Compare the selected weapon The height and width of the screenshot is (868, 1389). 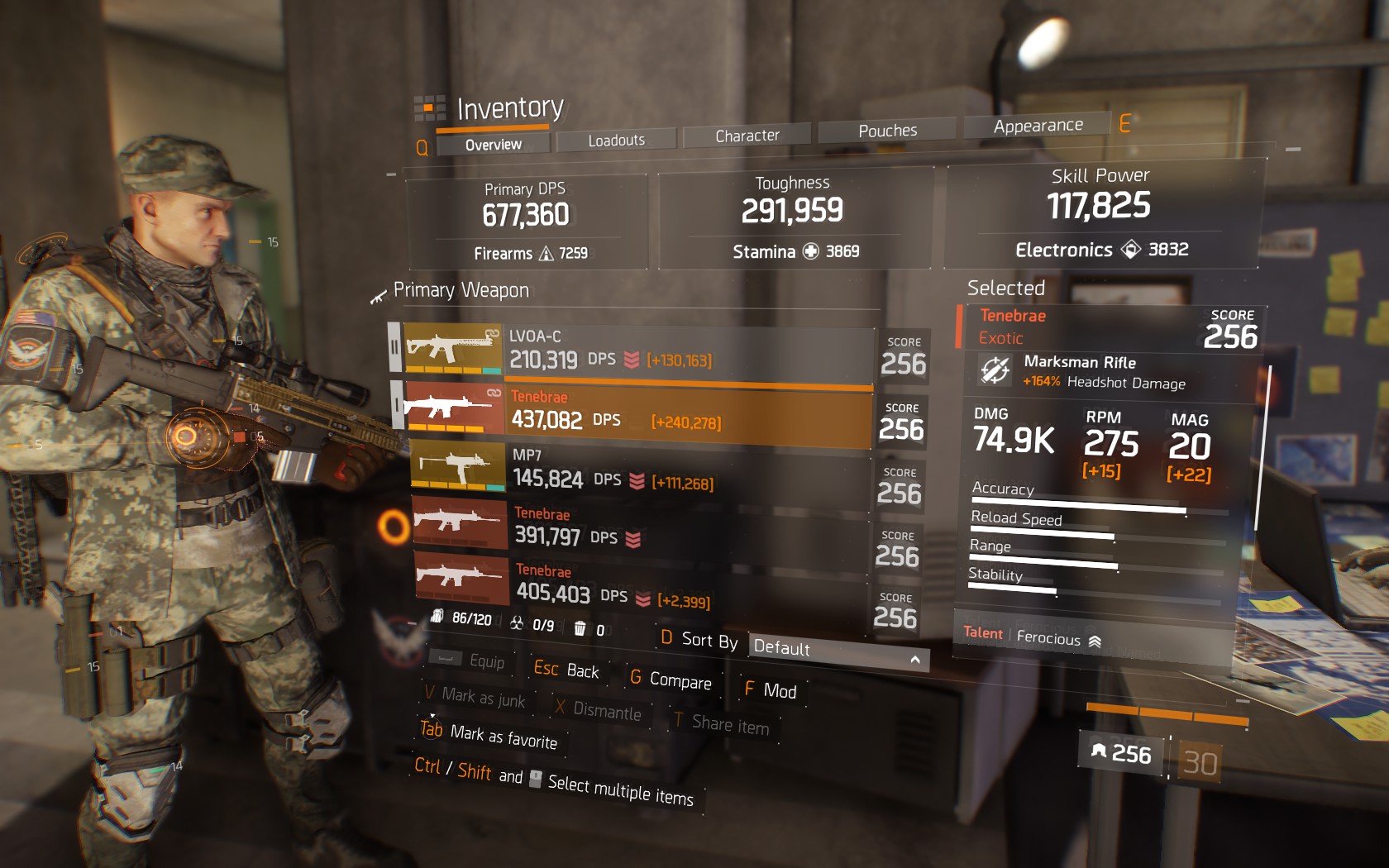(671, 680)
